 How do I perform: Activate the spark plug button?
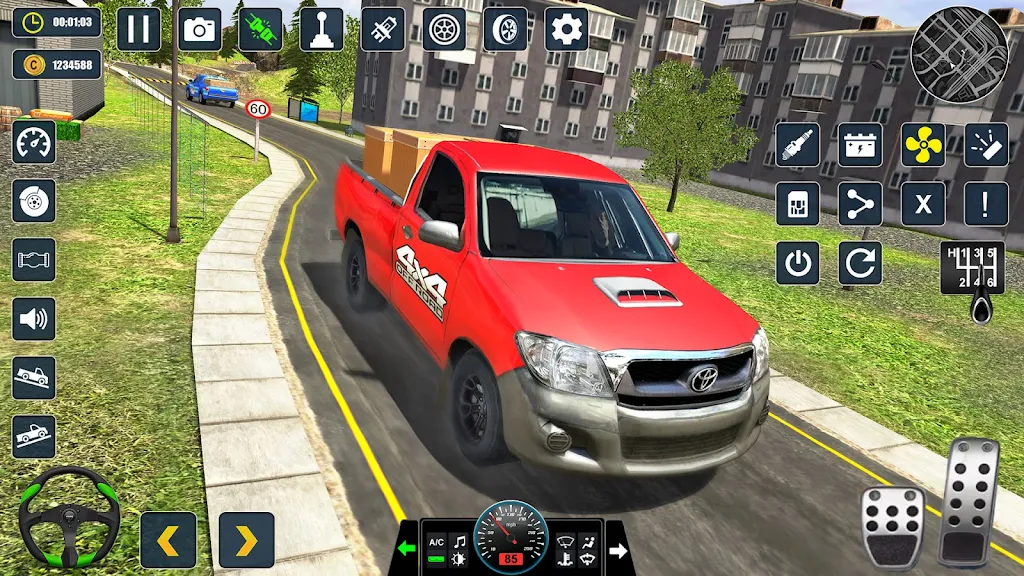tap(797, 145)
